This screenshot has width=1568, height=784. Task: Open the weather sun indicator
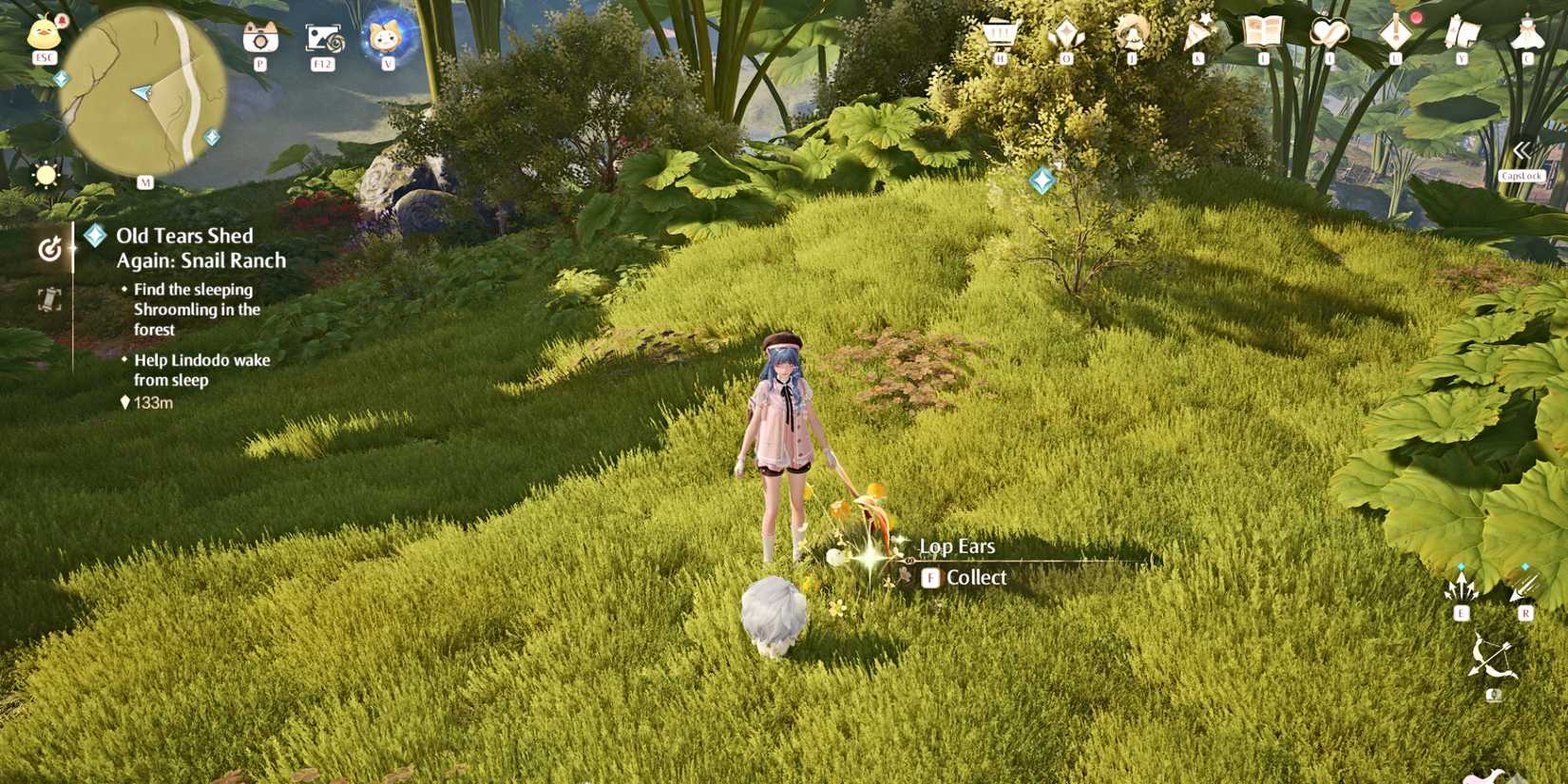click(x=45, y=174)
